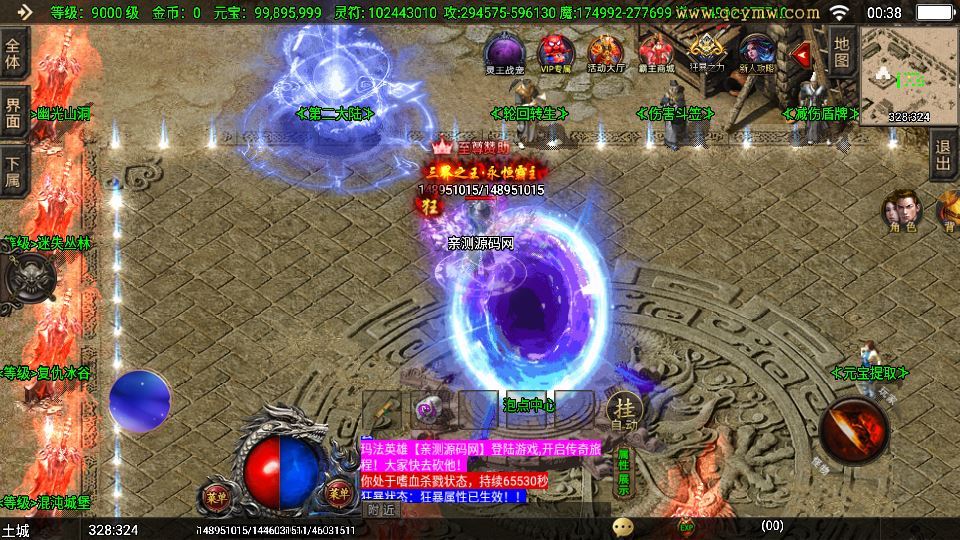Open the 属性展示 attribute display
This screenshot has width=960, height=540.
click(x=623, y=471)
